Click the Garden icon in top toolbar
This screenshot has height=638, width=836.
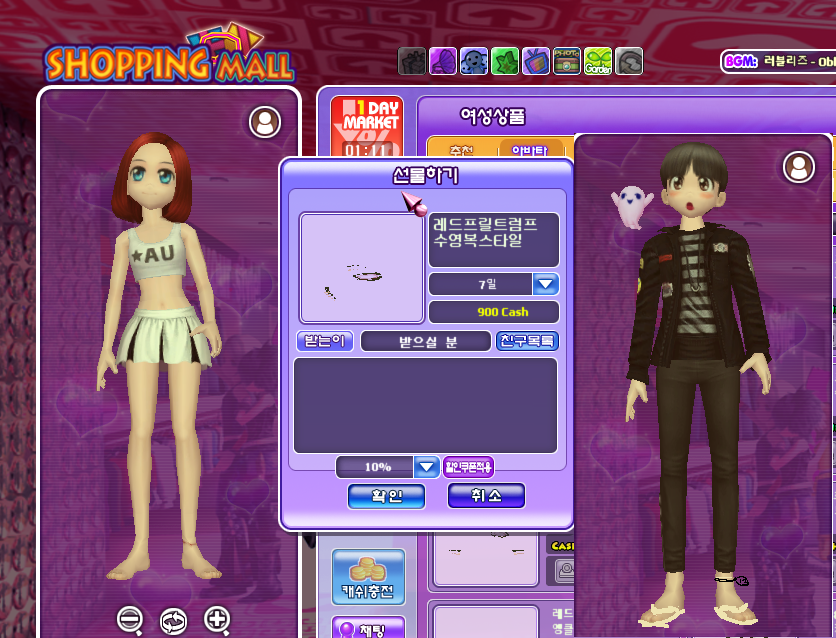point(598,61)
